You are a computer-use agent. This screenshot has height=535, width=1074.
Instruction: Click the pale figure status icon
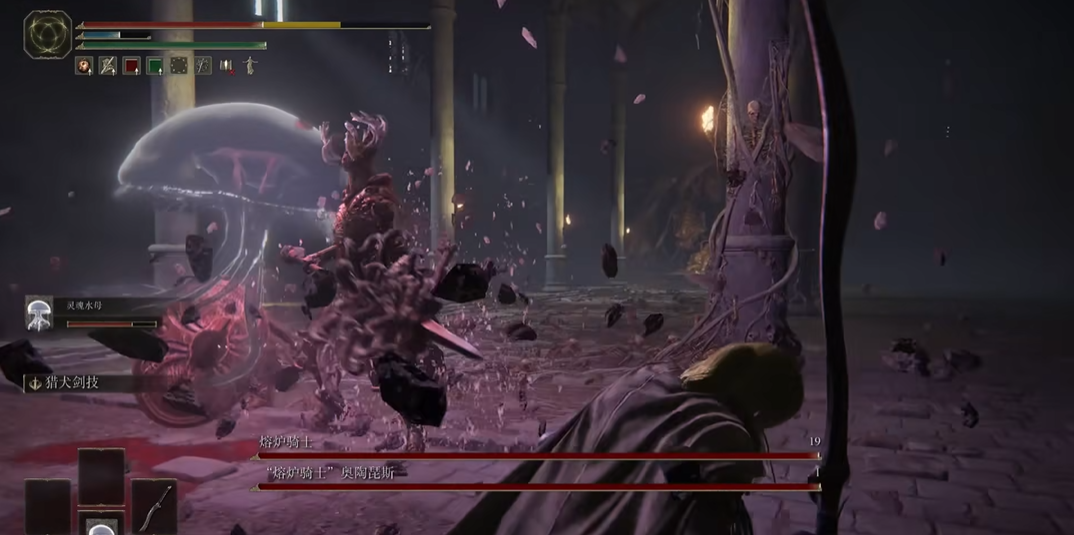[x=250, y=66]
